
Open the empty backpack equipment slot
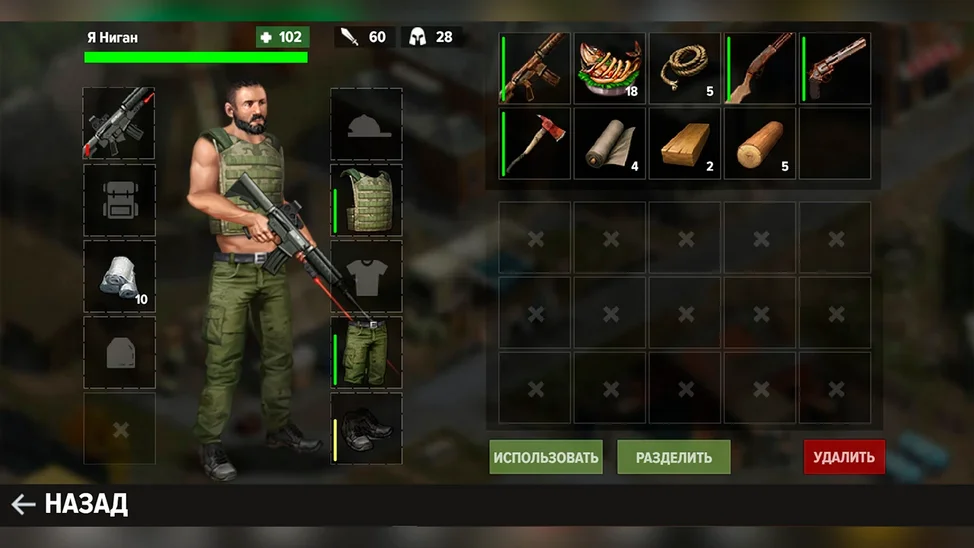coord(119,200)
